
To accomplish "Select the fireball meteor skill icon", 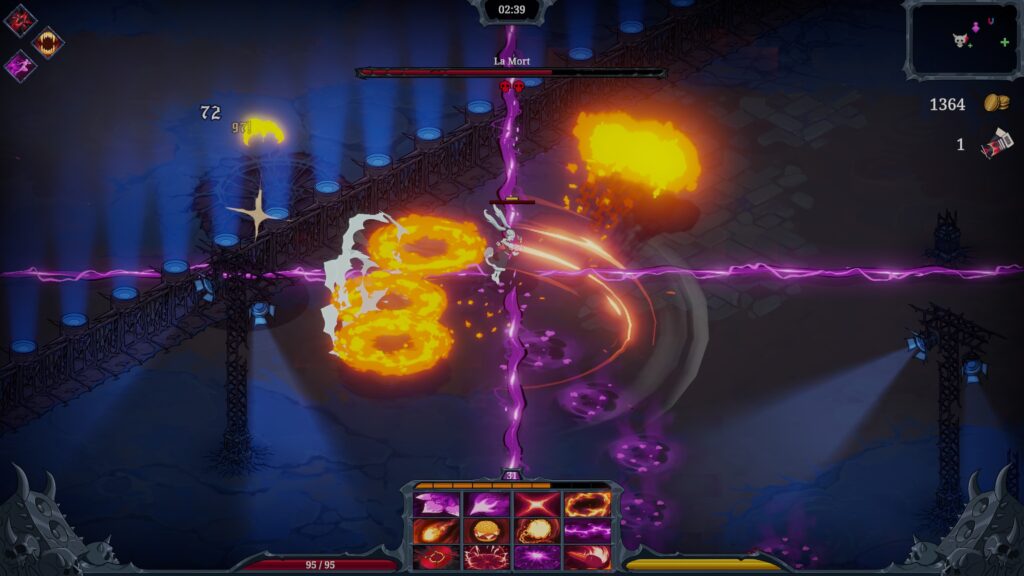I will pos(436,530).
